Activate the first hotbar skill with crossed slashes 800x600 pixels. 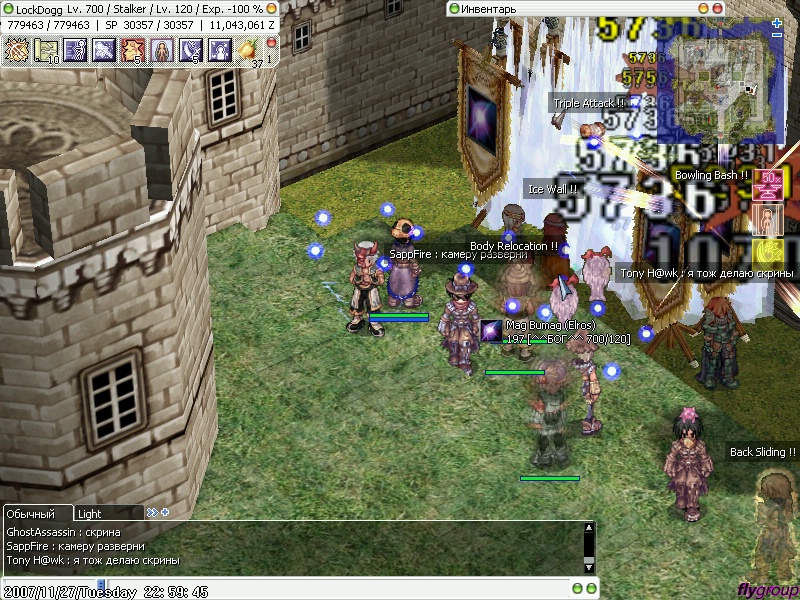pos(17,49)
